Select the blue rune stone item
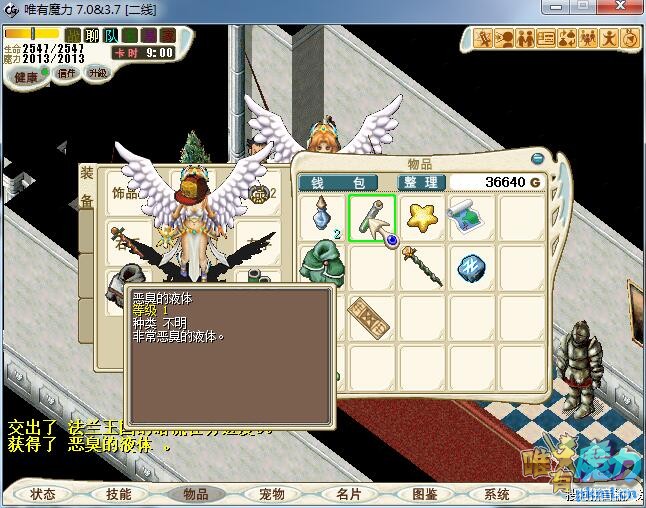Image resolution: width=646 pixels, height=508 pixels. 469,266
